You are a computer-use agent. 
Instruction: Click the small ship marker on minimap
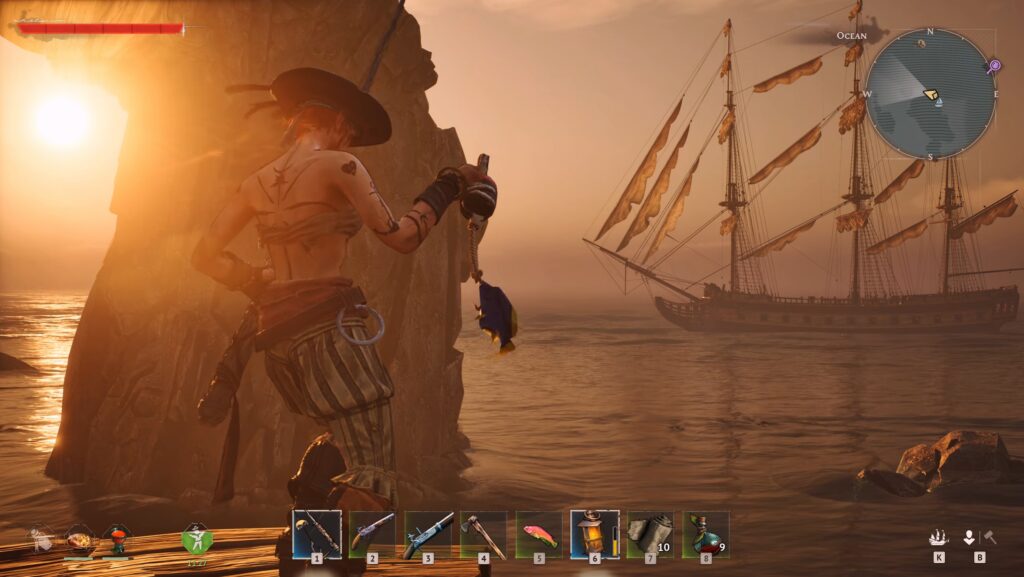coord(937,102)
